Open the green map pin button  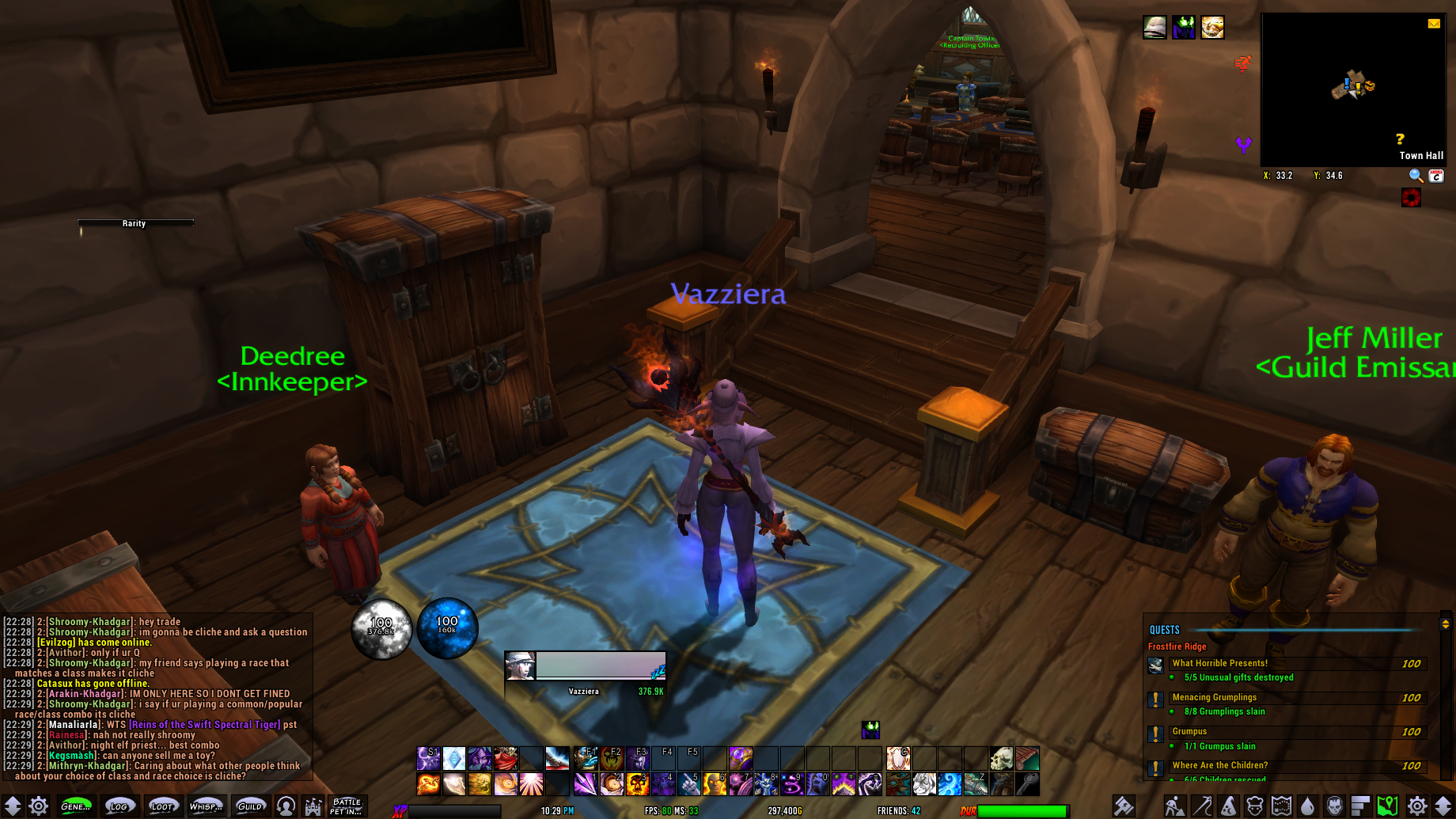pyautogui.click(x=1387, y=806)
